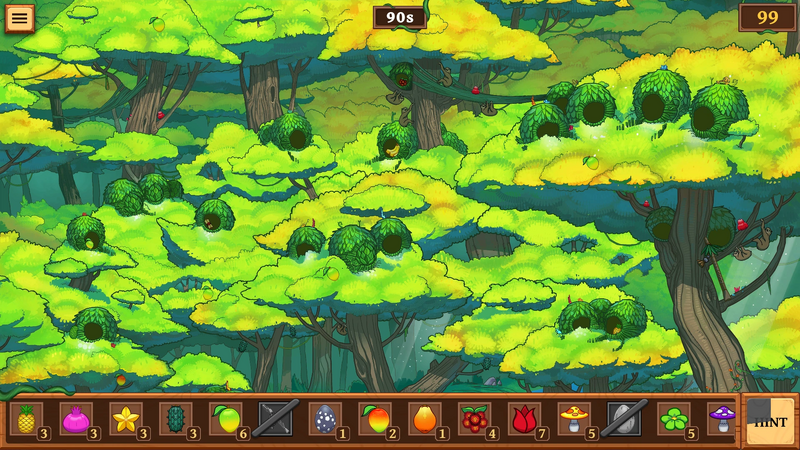Open the hamburger menu
800x450 pixels.
point(19,18)
